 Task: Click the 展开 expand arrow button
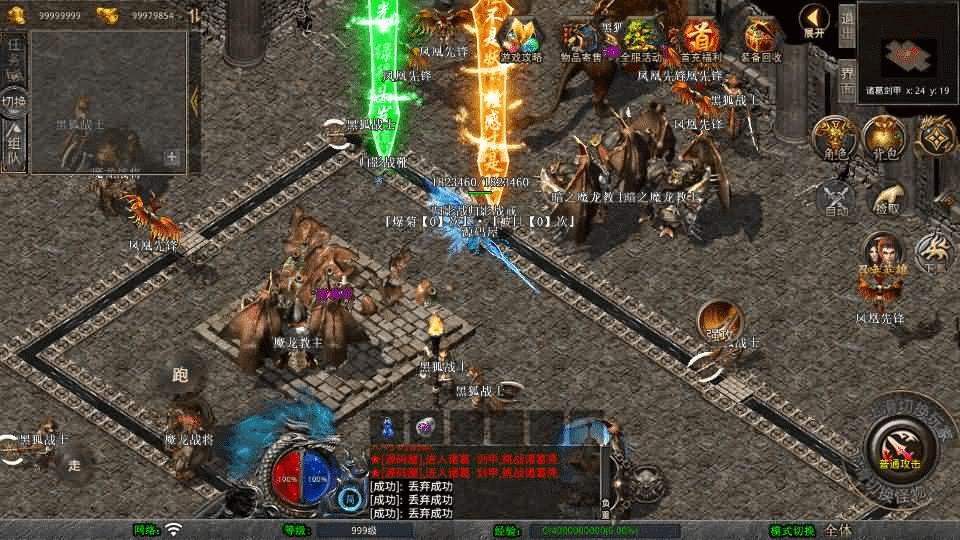(x=815, y=20)
